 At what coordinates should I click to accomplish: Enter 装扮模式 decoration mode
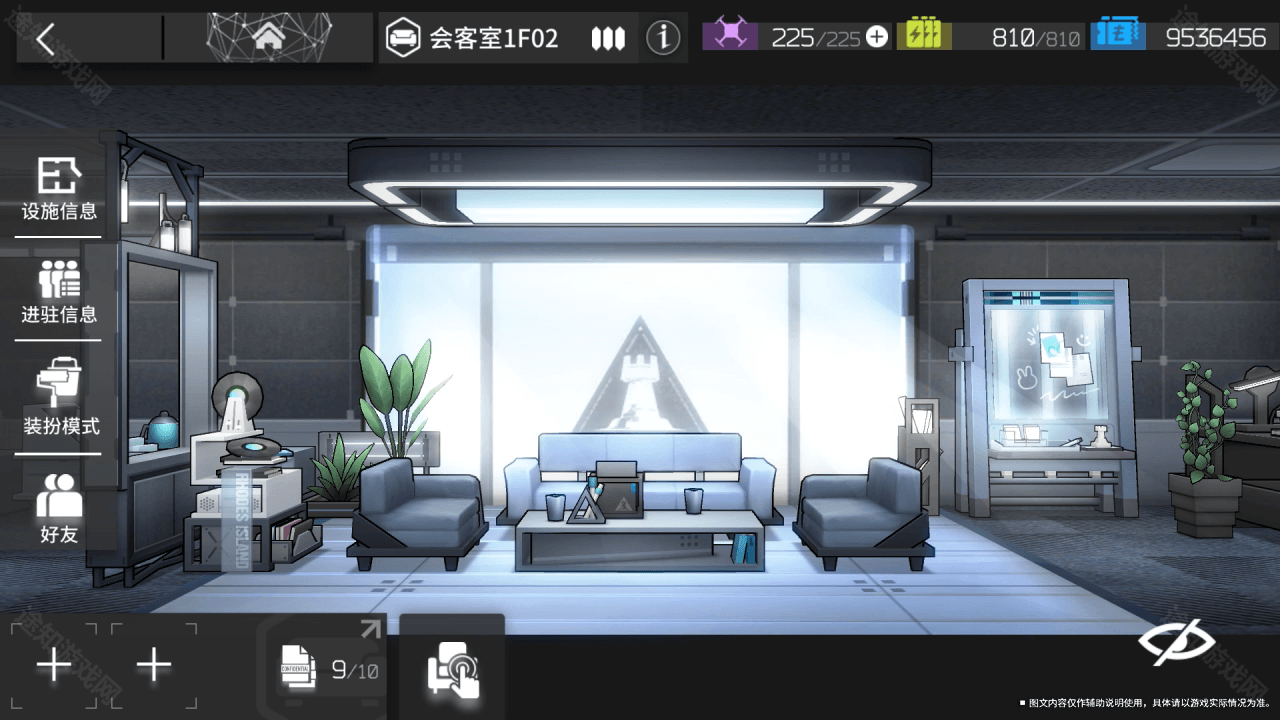(x=60, y=398)
